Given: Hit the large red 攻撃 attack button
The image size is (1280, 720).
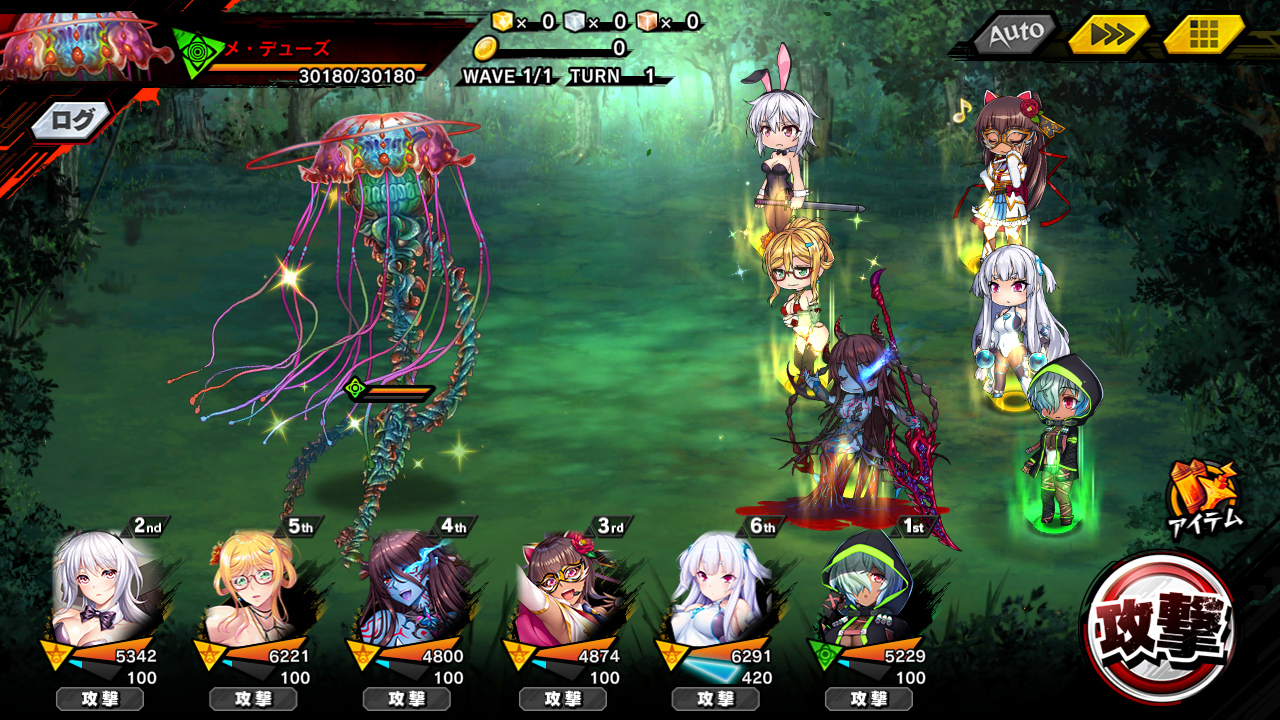Looking at the screenshot, I should pyautogui.click(x=1160, y=627).
